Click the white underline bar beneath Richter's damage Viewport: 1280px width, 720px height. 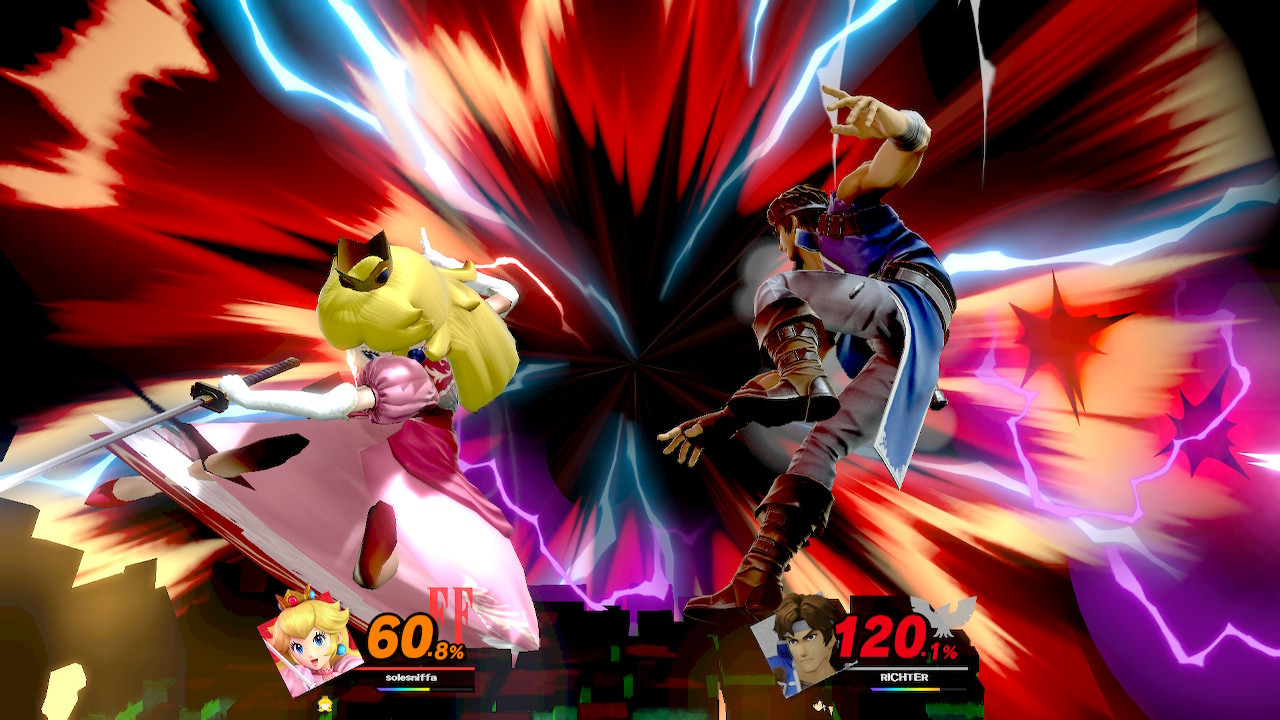[x=906, y=669]
